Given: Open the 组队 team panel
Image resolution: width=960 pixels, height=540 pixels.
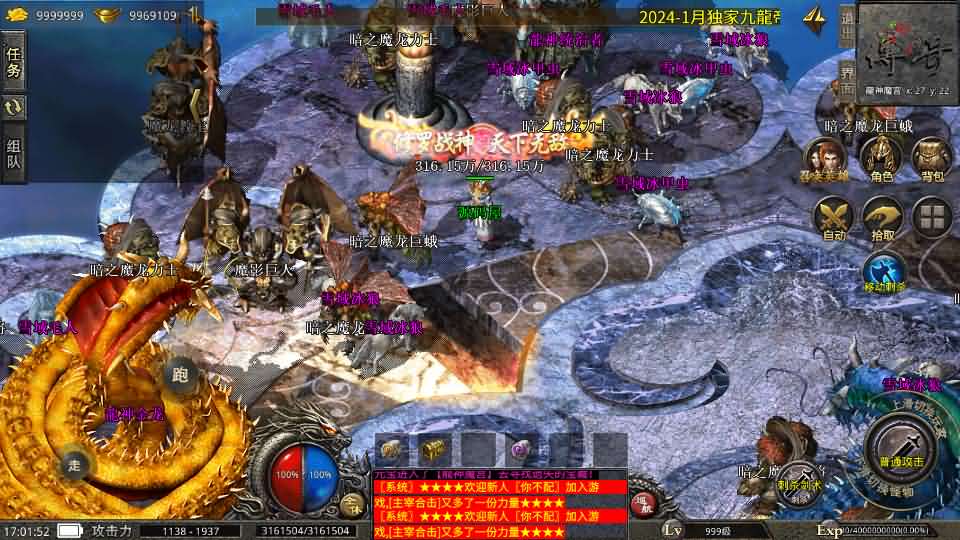Looking at the screenshot, I should (14, 153).
